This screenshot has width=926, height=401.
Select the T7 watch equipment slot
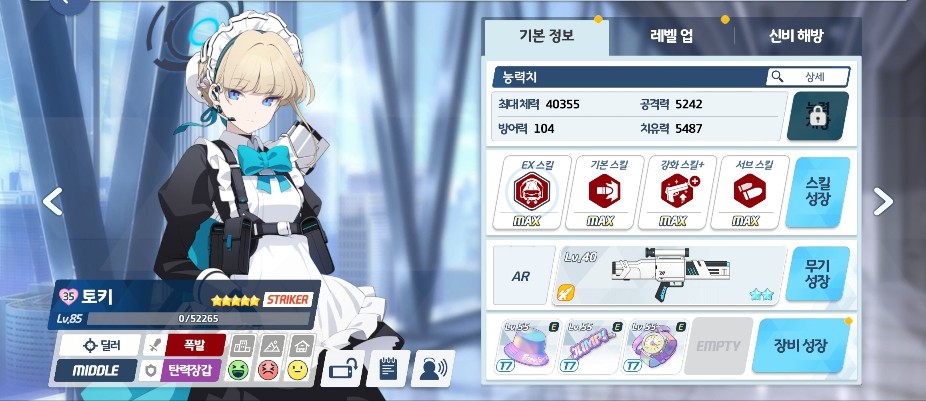[x=655, y=347]
